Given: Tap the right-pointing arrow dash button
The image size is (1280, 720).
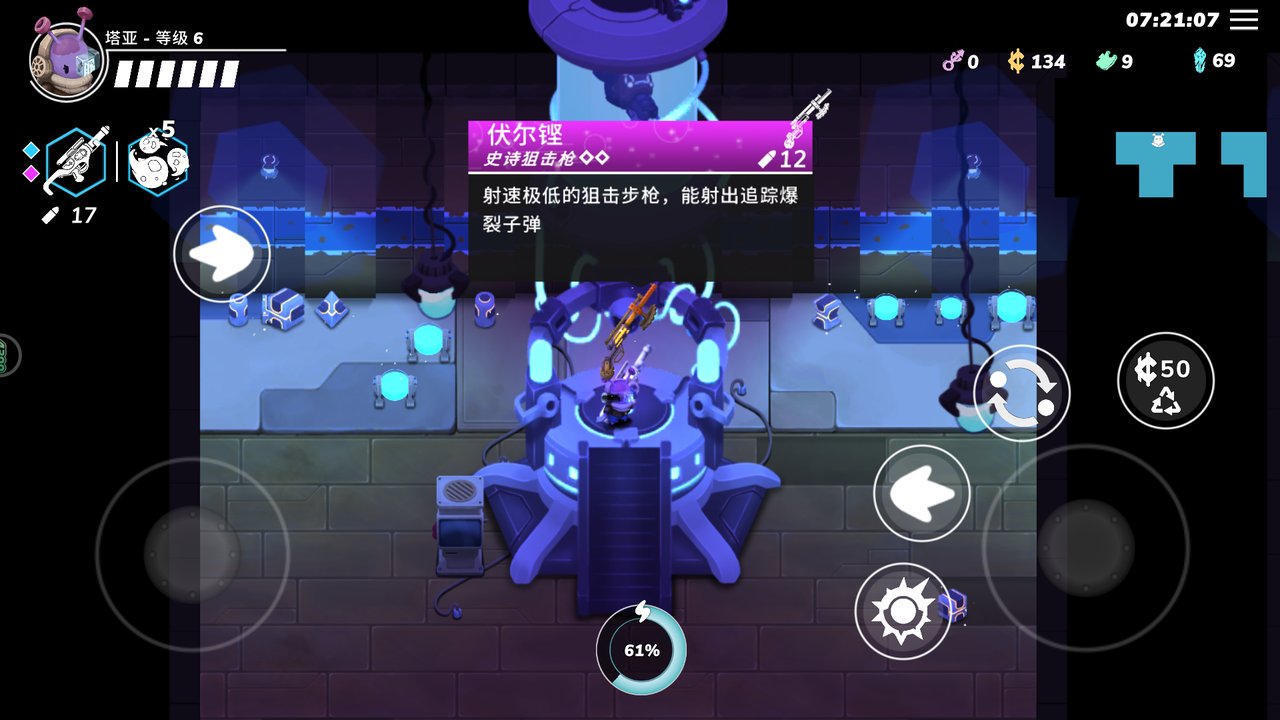Looking at the screenshot, I should [221, 254].
